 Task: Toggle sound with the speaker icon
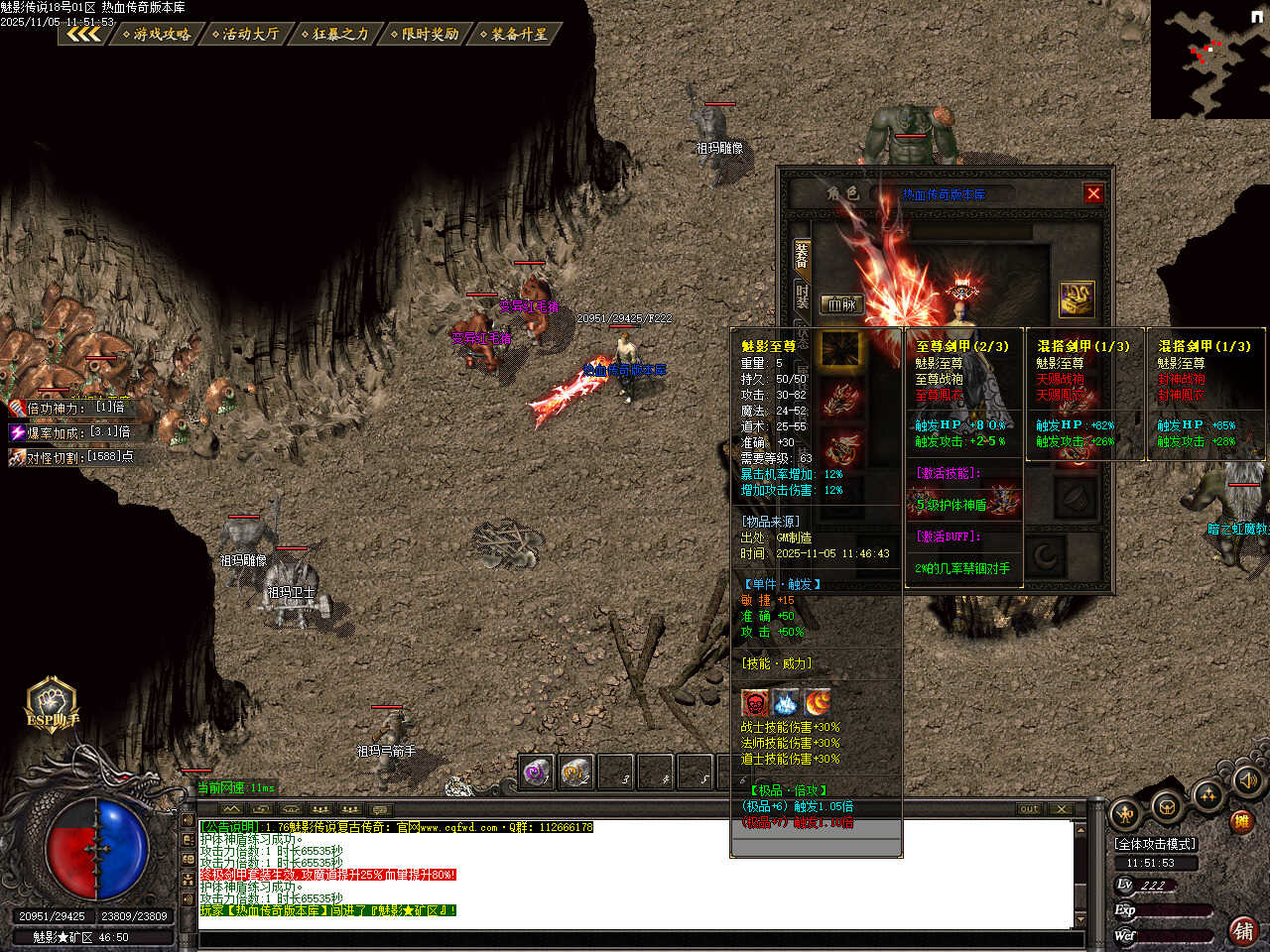pyautogui.click(x=1248, y=780)
